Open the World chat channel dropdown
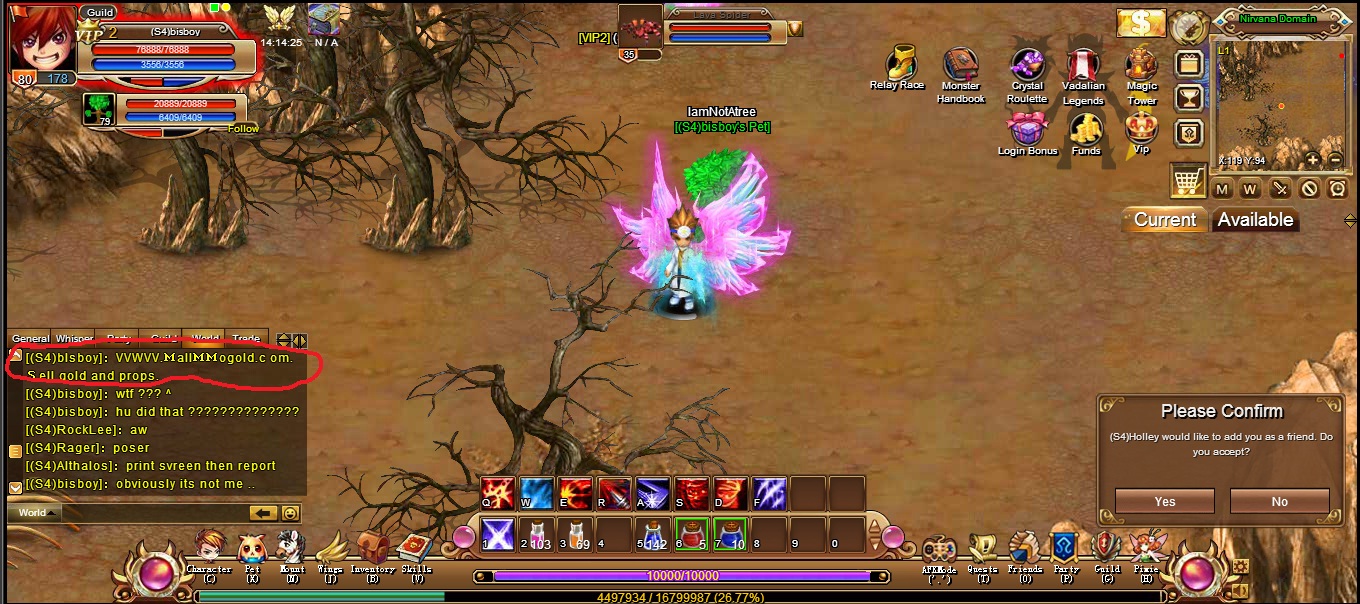Image resolution: width=1360 pixels, height=604 pixels. pos(36,513)
